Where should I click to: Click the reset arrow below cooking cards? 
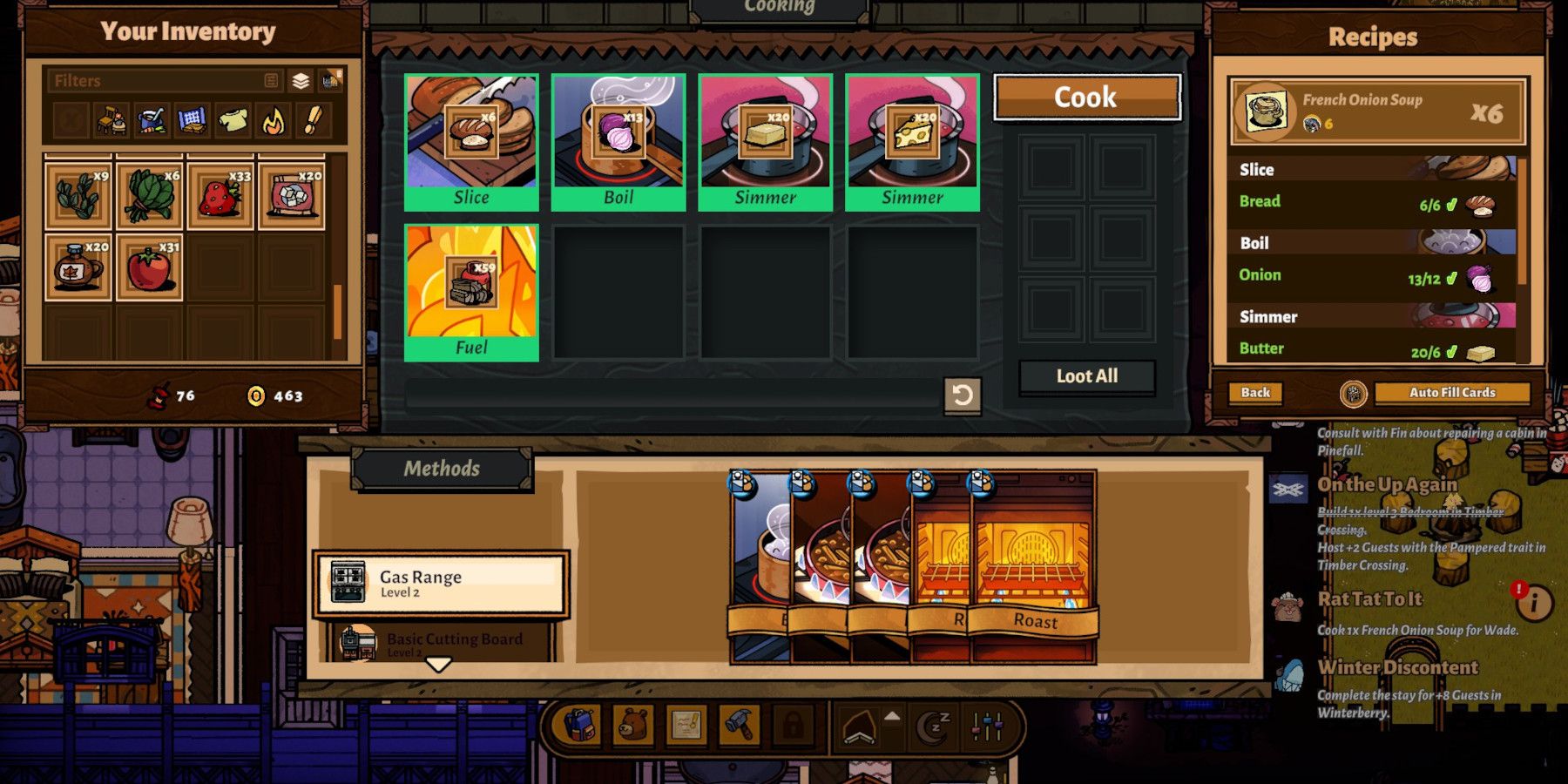click(963, 398)
